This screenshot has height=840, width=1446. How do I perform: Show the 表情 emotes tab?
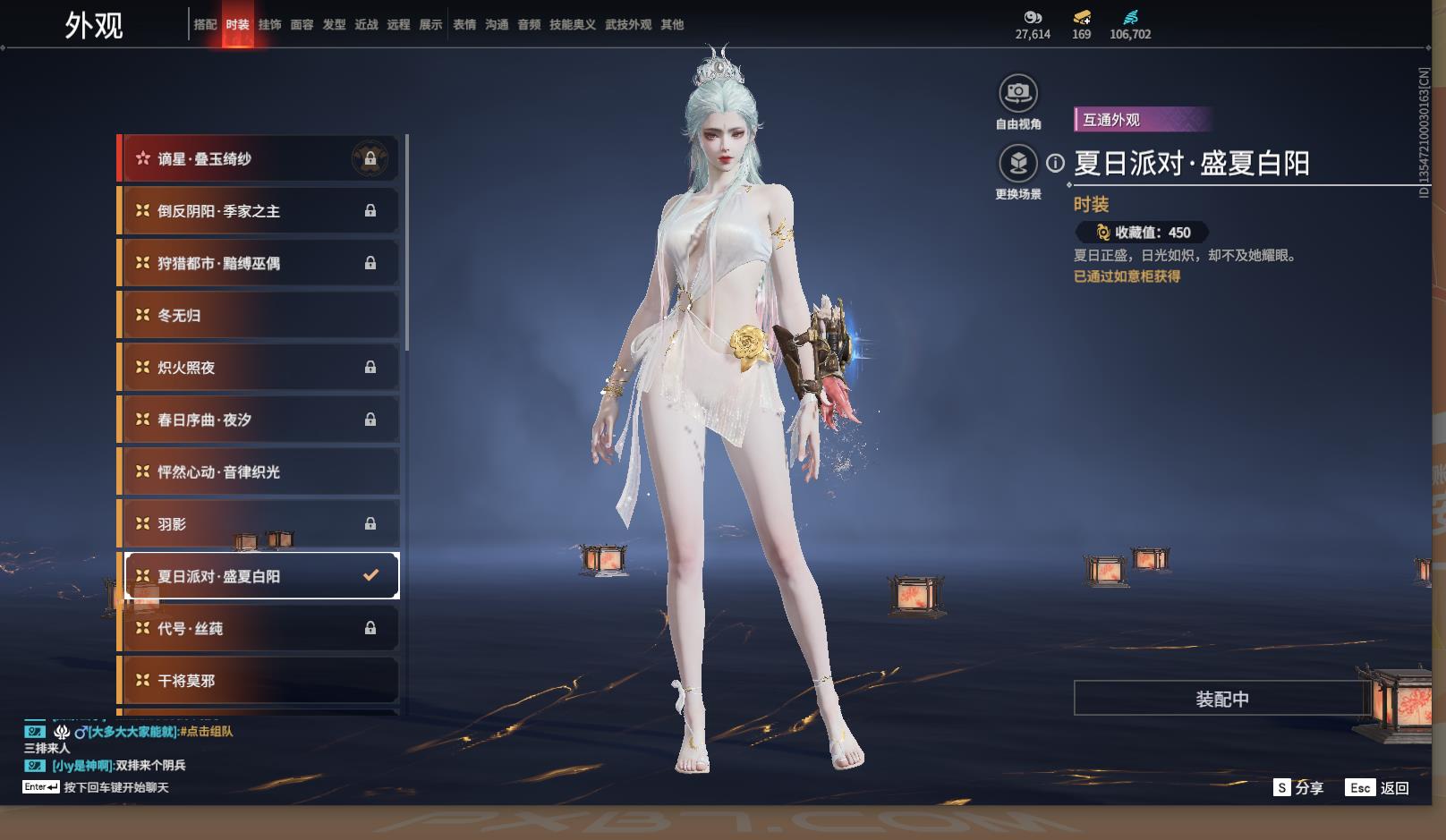click(464, 25)
